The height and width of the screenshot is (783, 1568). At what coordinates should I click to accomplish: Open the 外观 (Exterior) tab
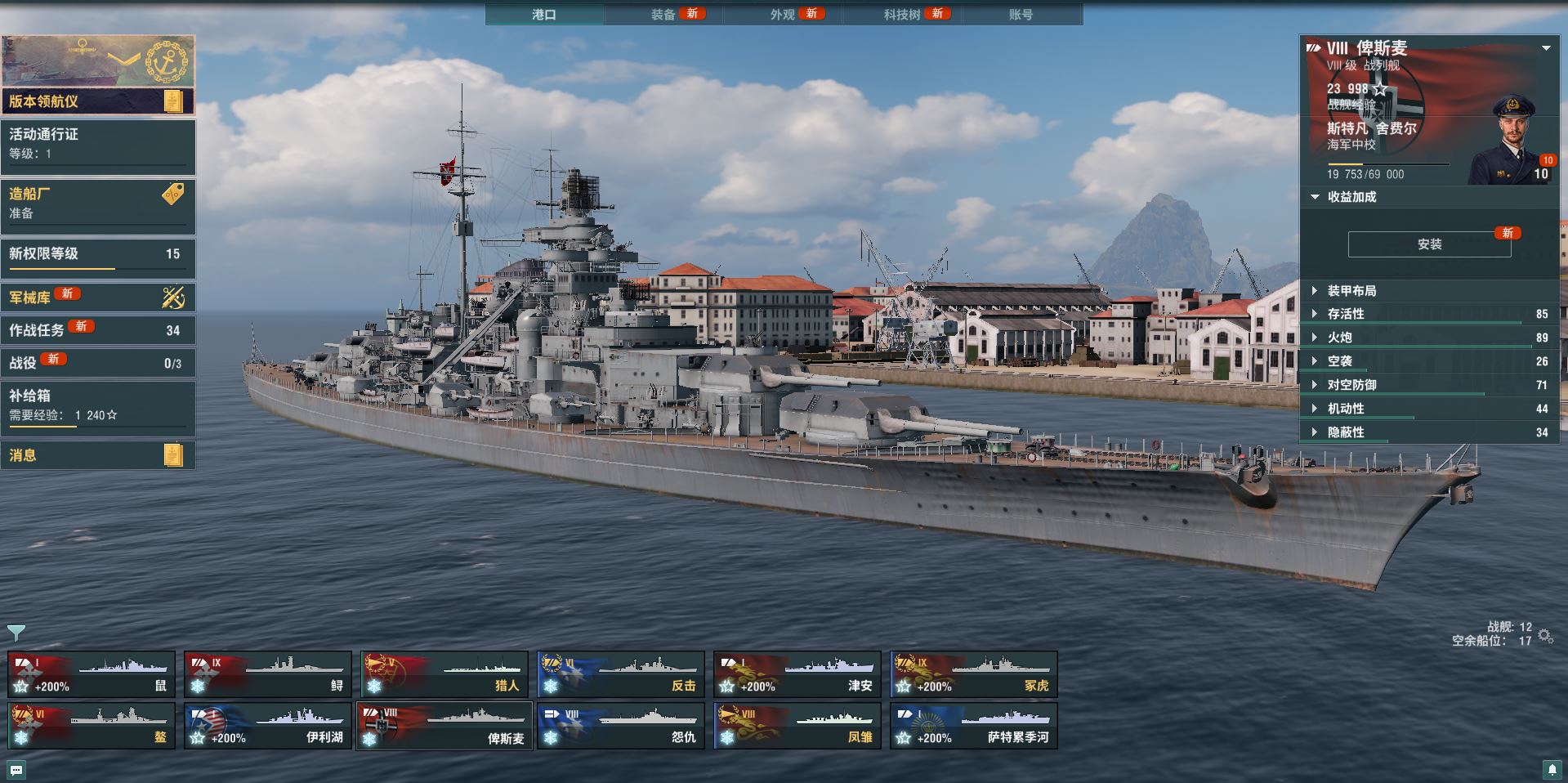point(783,15)
